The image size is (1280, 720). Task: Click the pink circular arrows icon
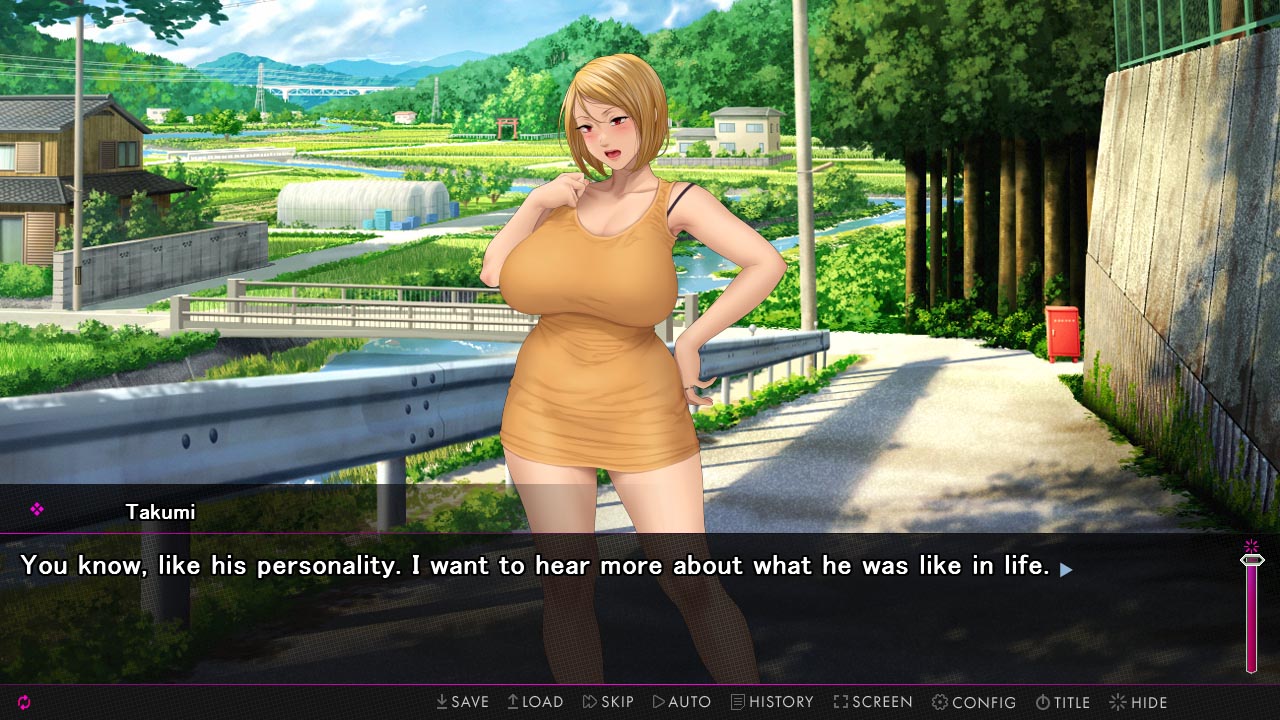pos(24,702)
